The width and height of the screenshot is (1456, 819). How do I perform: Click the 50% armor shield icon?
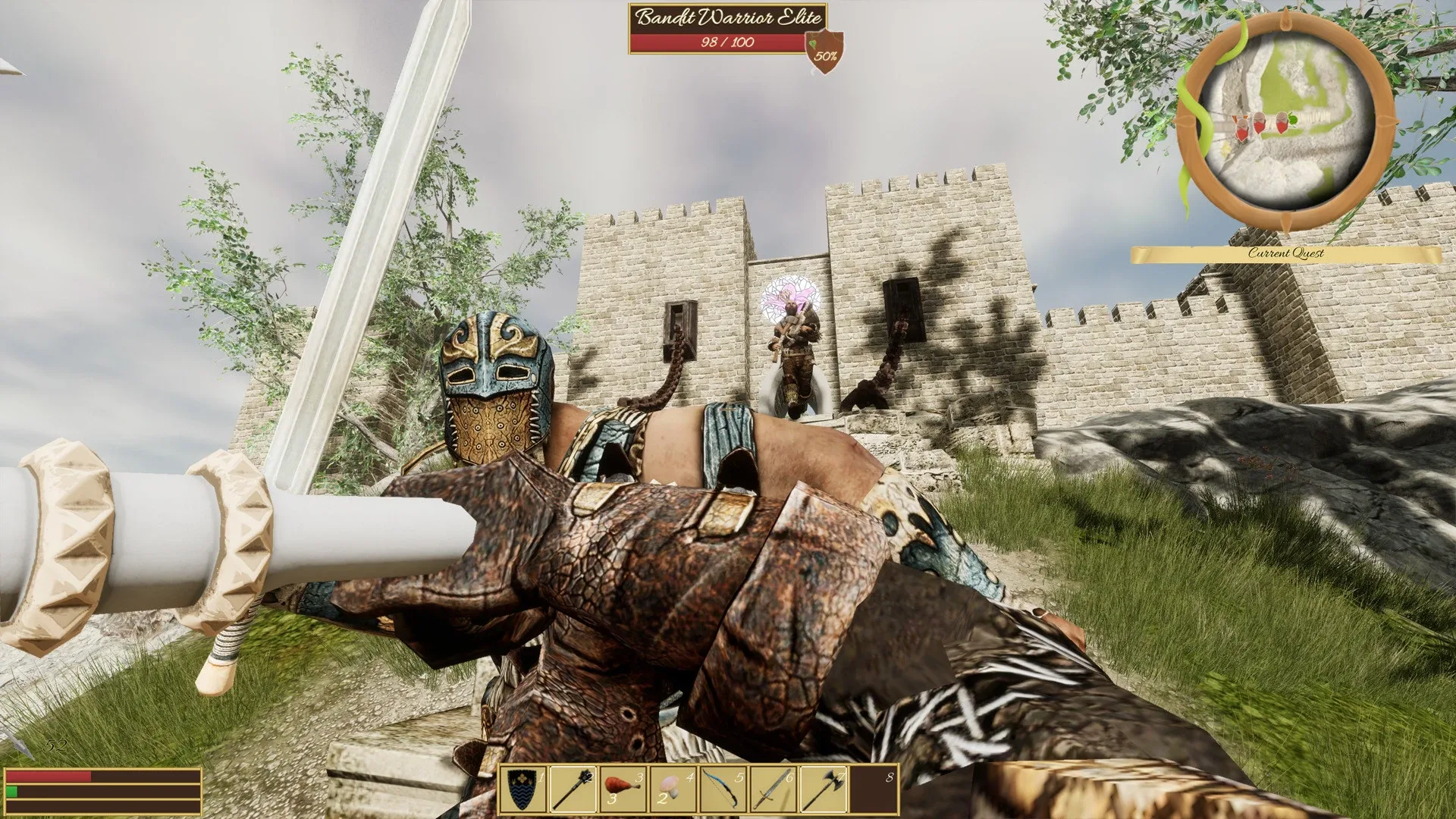(825, 55)
